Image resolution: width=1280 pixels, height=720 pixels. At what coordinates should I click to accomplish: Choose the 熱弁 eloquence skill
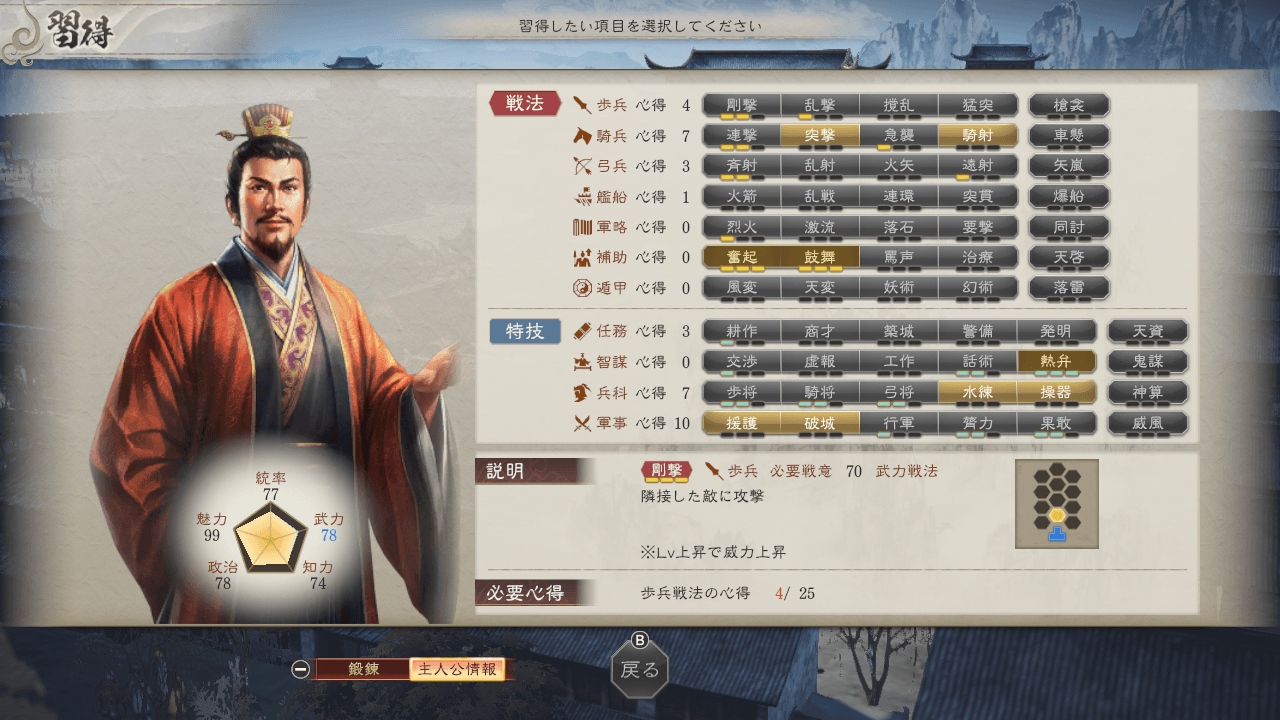pyautogui.click(x=1056, y=362)
